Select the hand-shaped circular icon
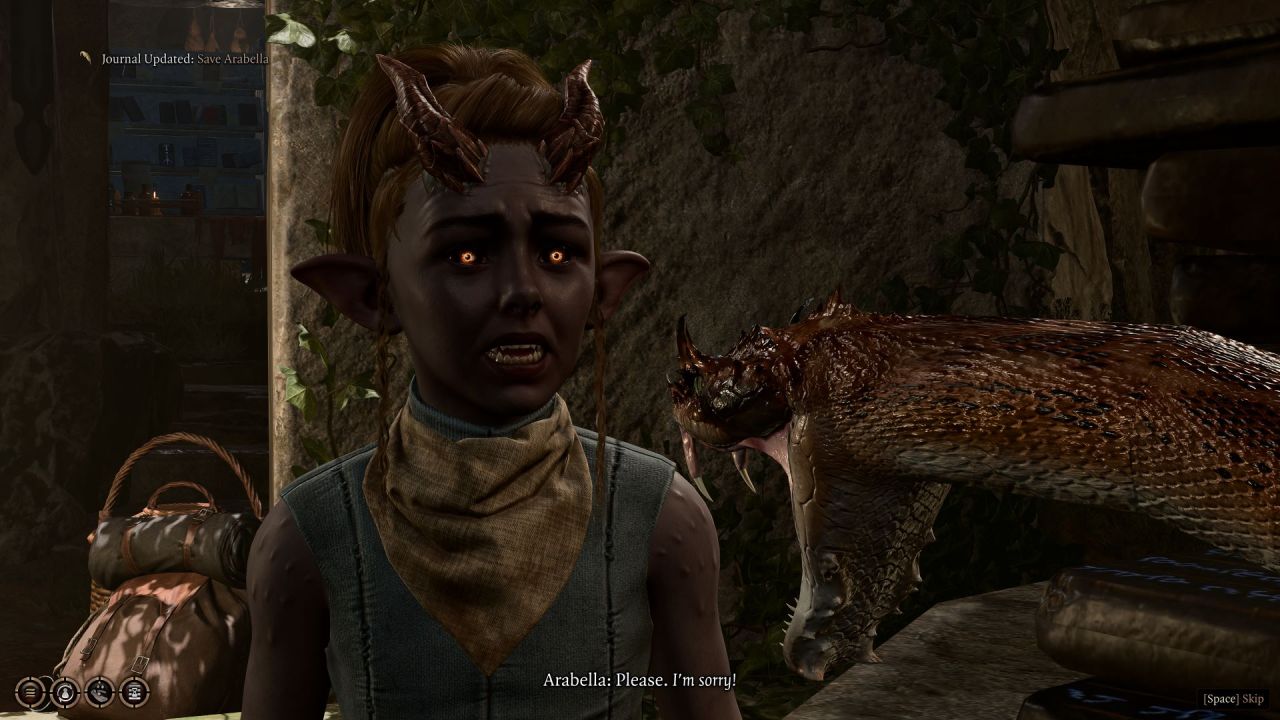 coord(98,692)
